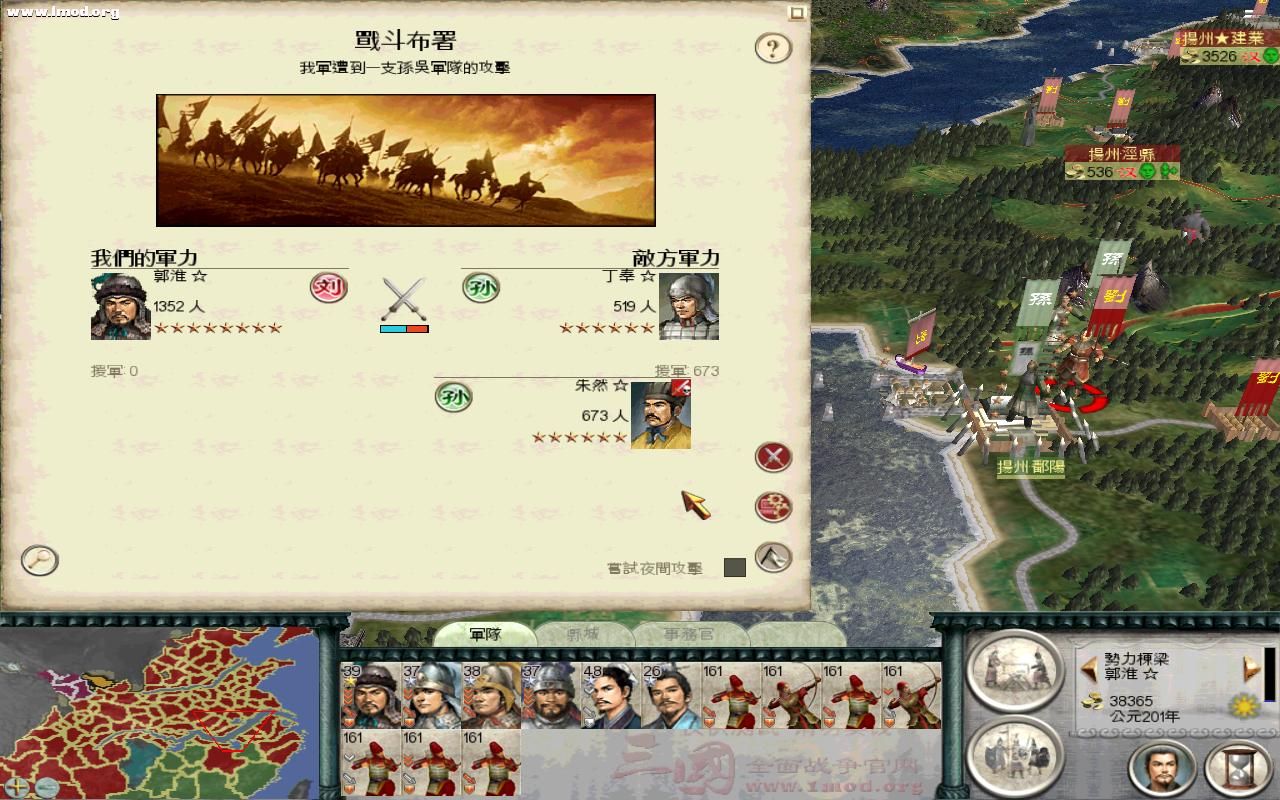Click the white flag withdraw icon
This screenshot has width=1280, height=800.
773,557
